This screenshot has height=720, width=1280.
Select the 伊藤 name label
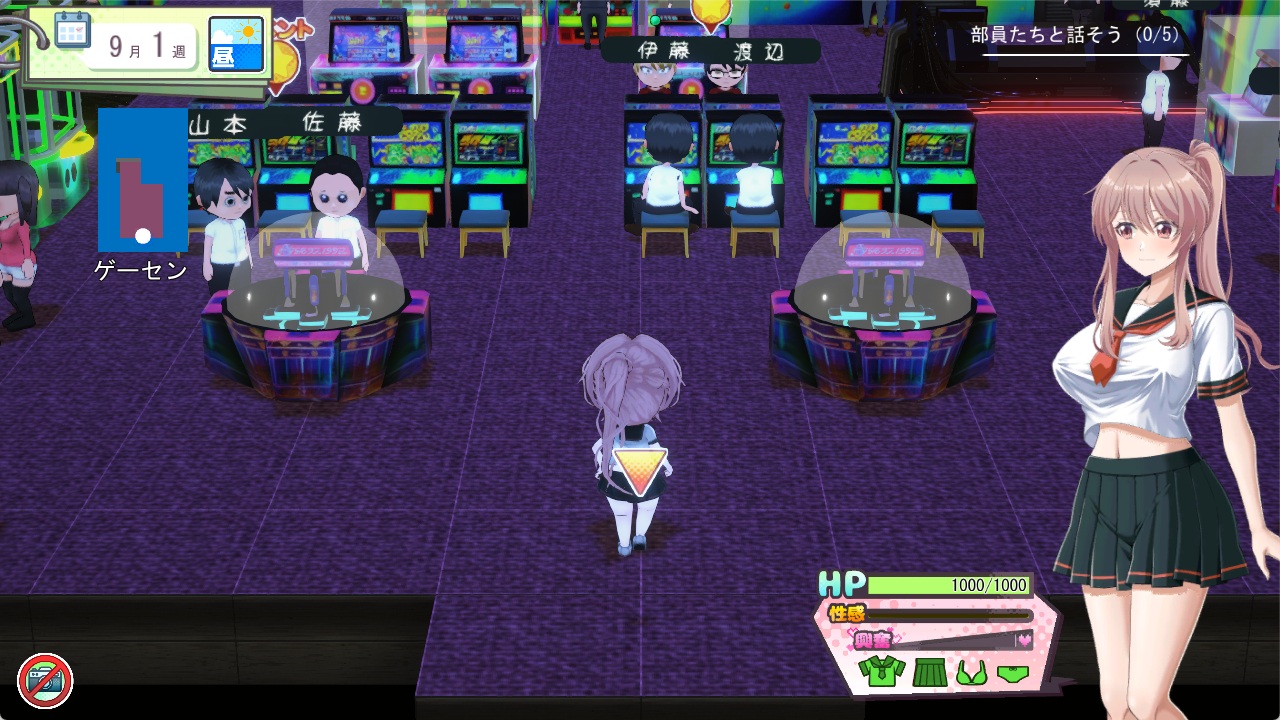coord(664,51)
